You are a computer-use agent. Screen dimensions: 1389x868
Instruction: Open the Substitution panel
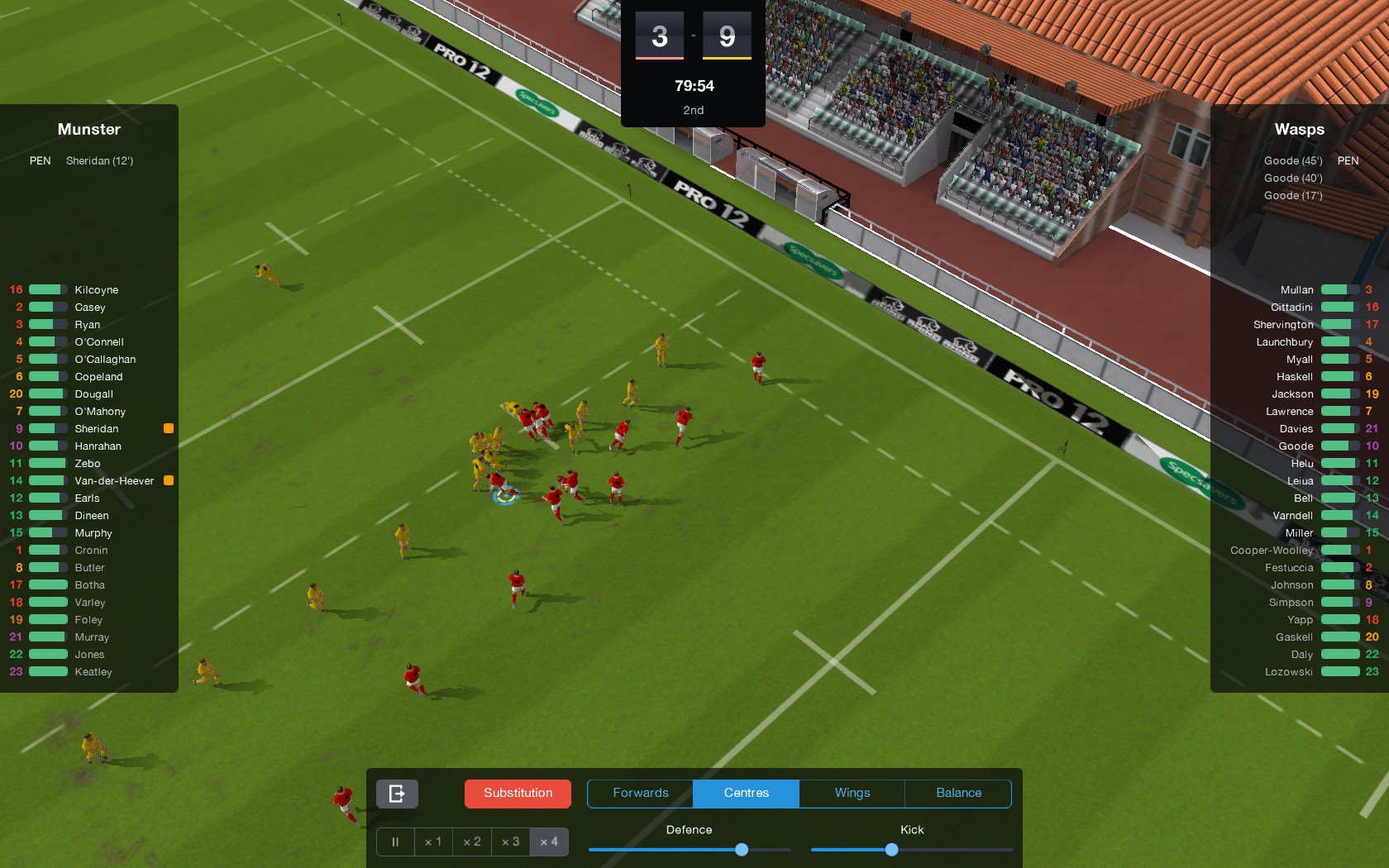point(518,793)
